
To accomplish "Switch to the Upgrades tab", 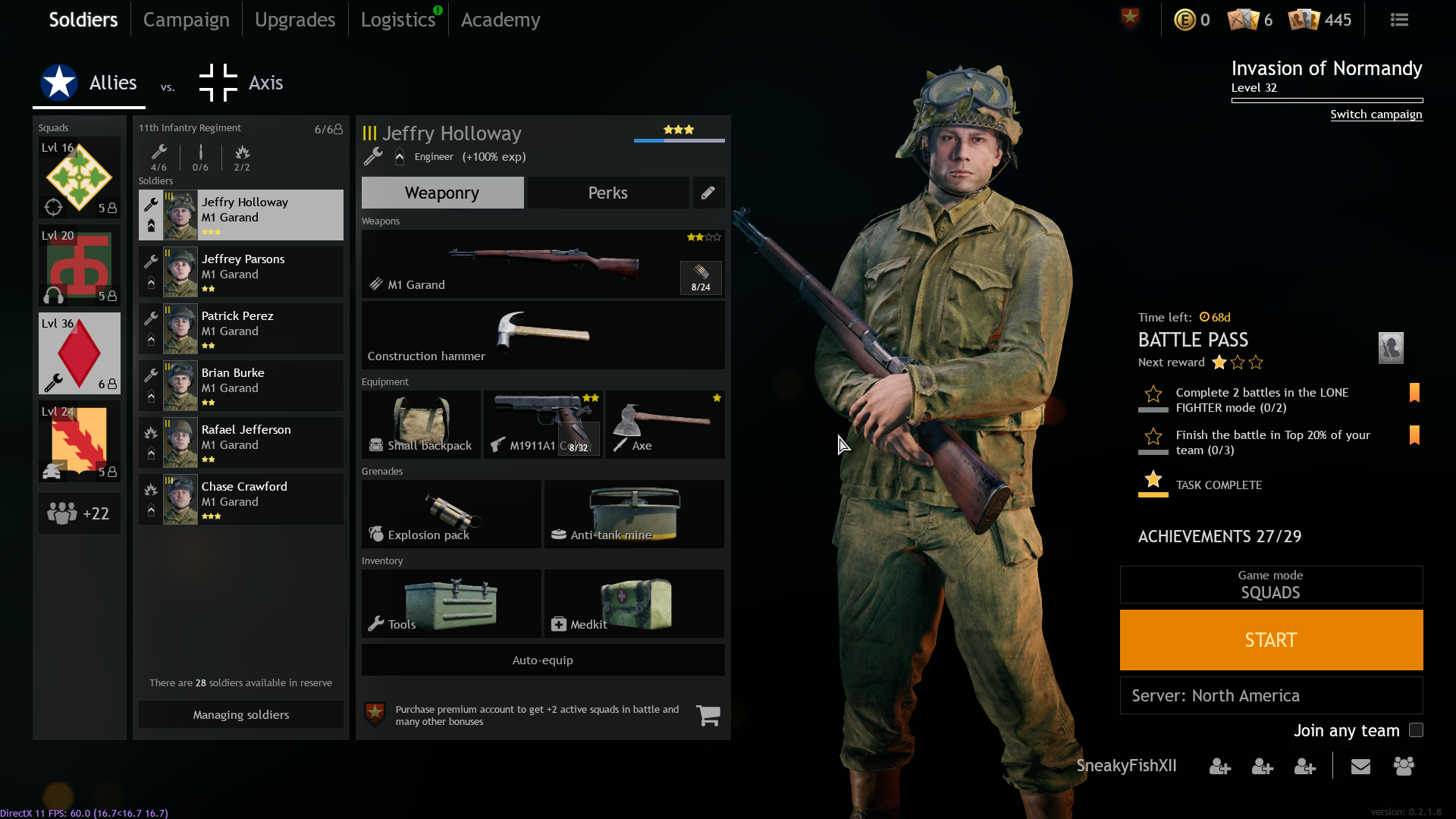I will point(294,20).
